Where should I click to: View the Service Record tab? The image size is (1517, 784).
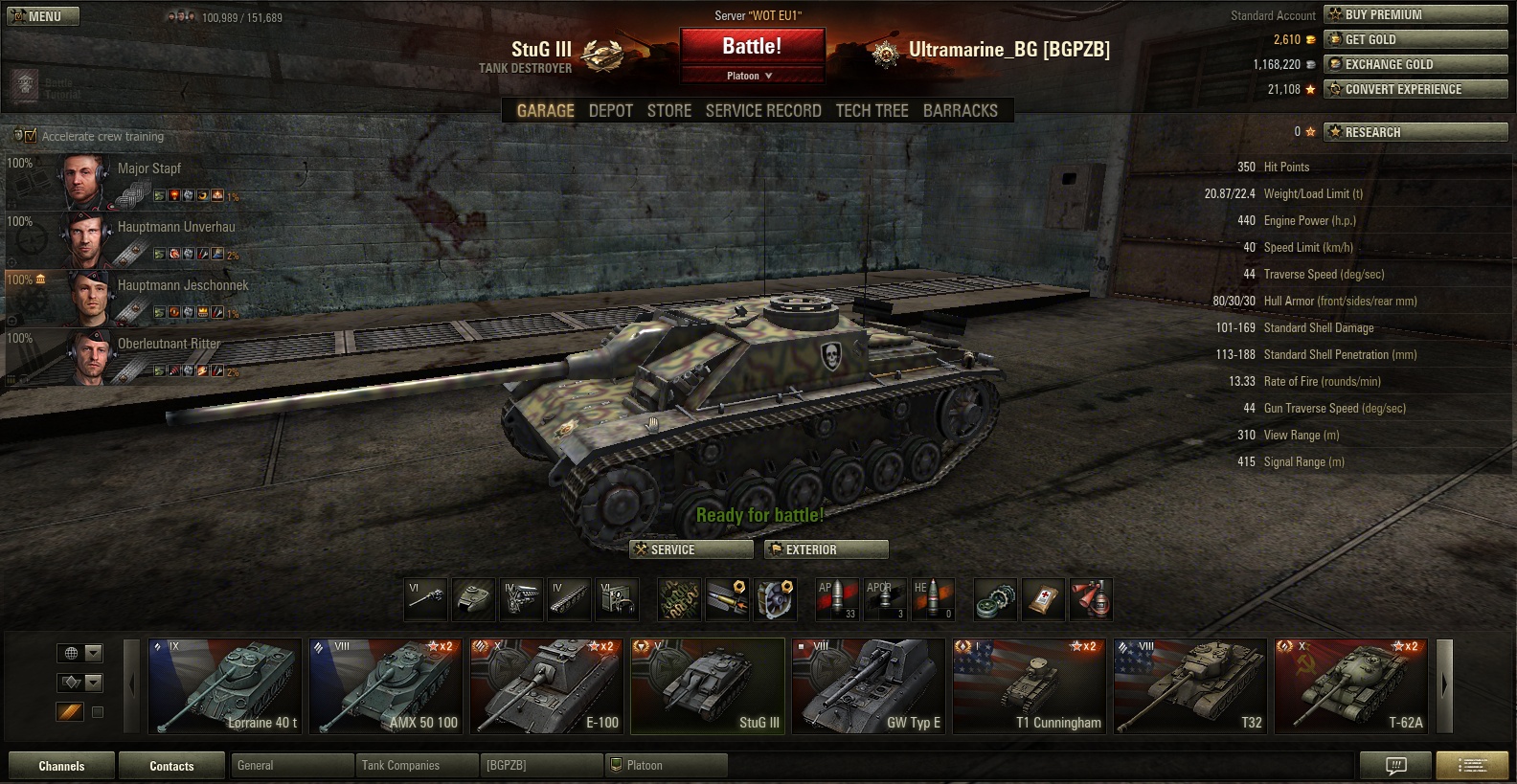pos(762,111)
